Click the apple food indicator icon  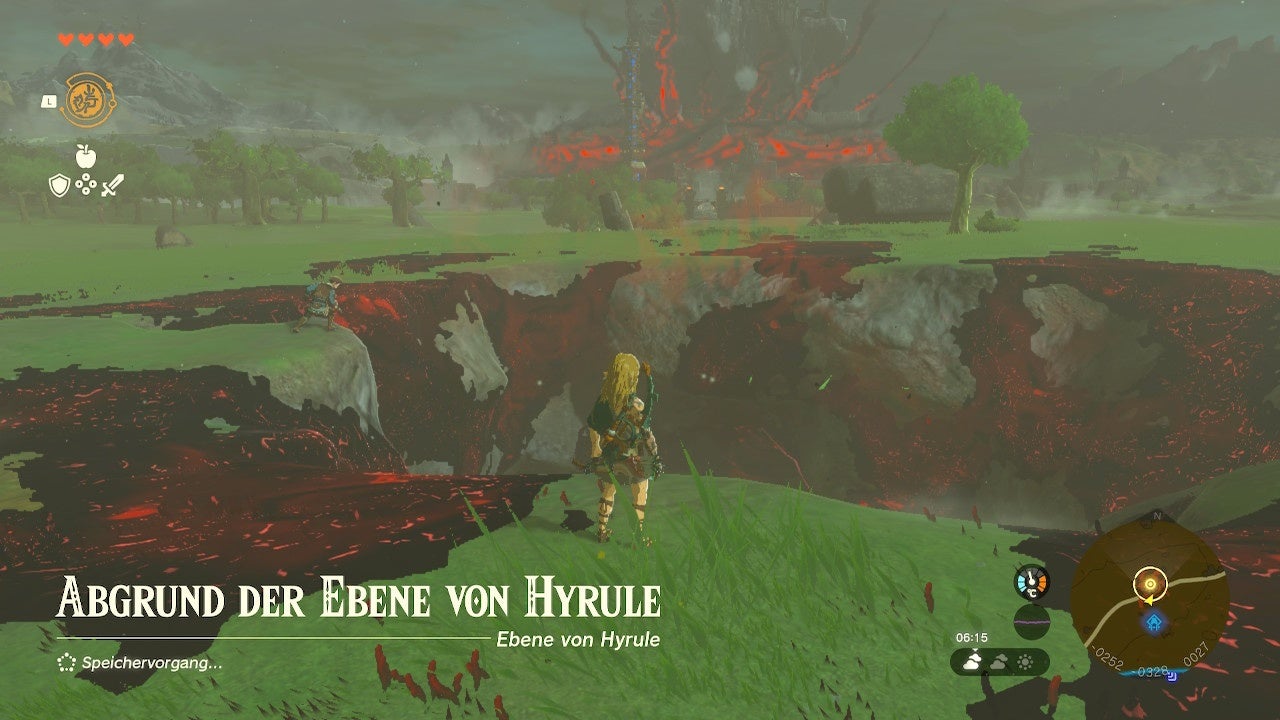pos(86,156)
